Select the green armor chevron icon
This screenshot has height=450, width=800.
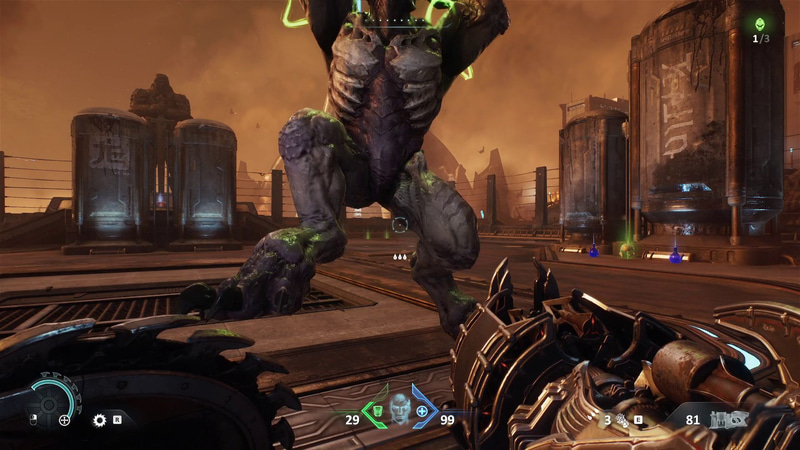coord(375,412)
